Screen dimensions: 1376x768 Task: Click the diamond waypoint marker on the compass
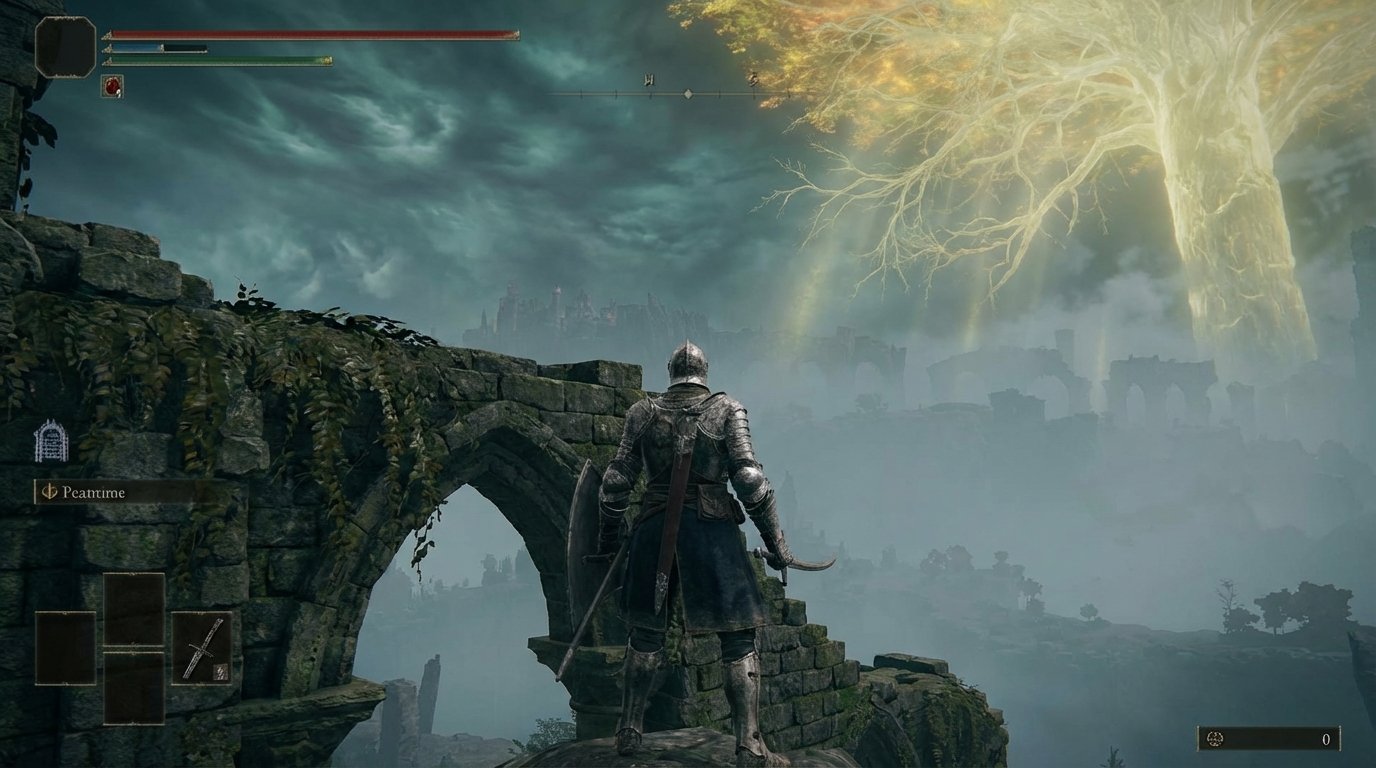click(x=688, y=95)
